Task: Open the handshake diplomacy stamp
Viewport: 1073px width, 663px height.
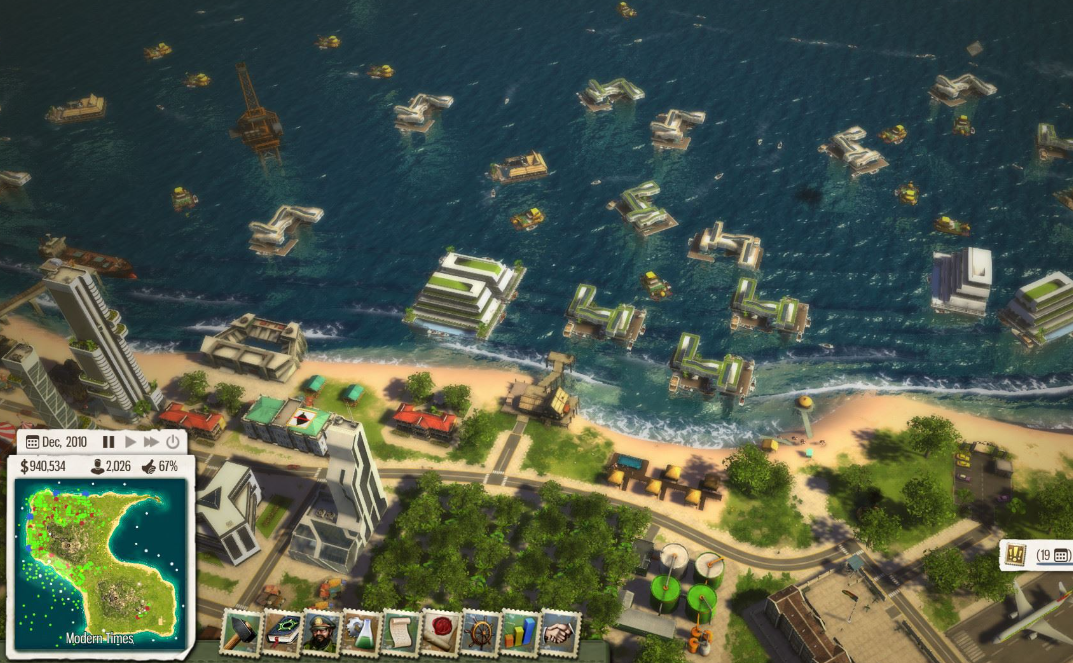Action: [560, 632]
